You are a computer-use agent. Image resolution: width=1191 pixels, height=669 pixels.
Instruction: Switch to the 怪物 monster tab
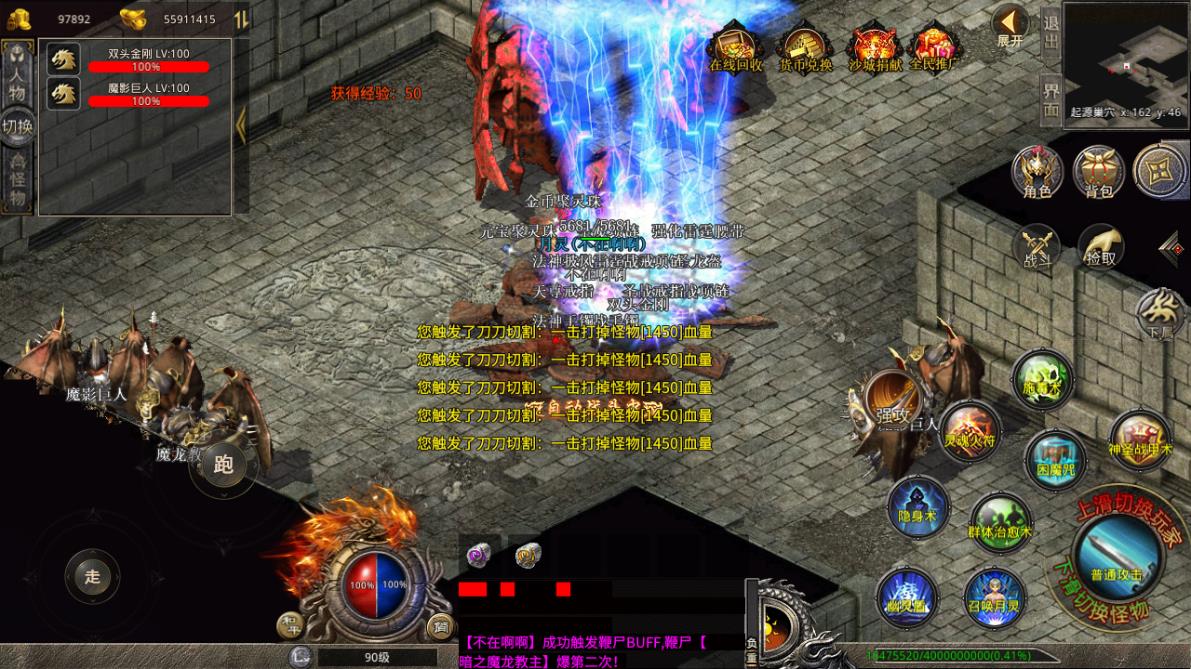point(17,181)
